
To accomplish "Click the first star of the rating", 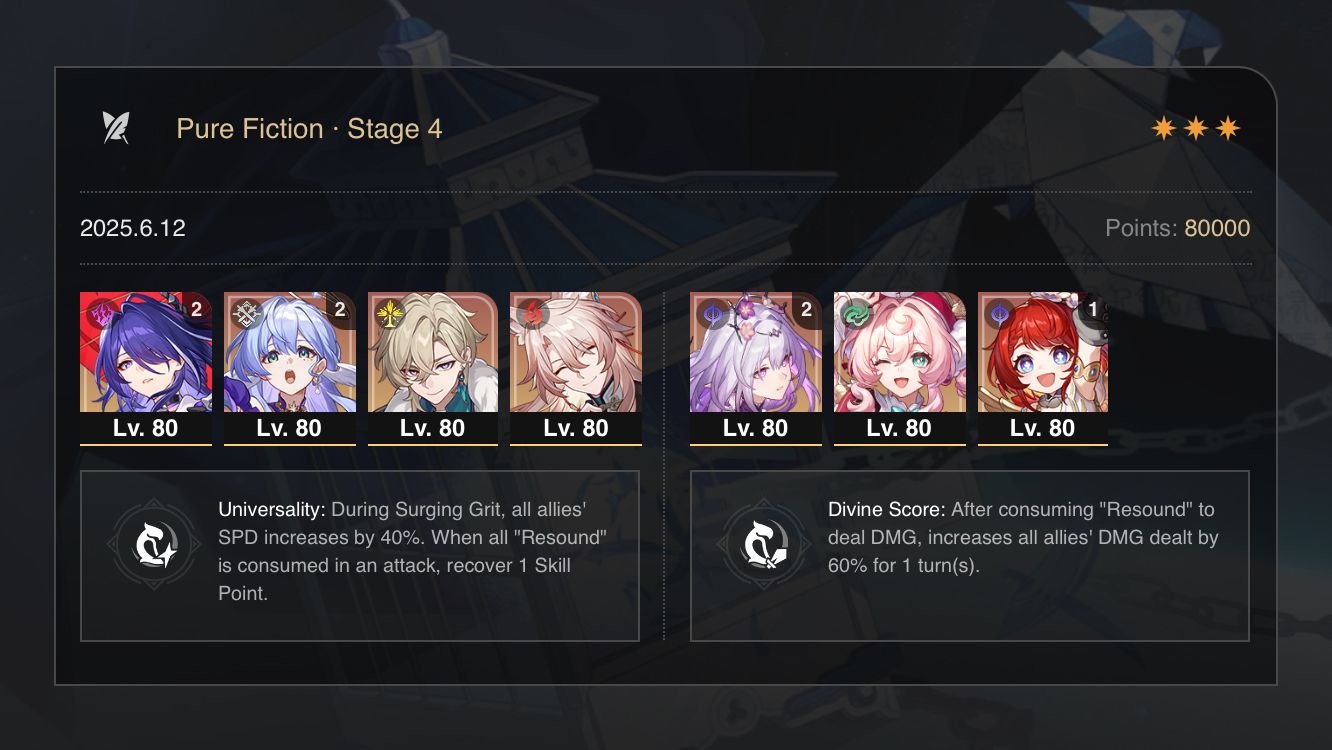I will point(1165,127).
